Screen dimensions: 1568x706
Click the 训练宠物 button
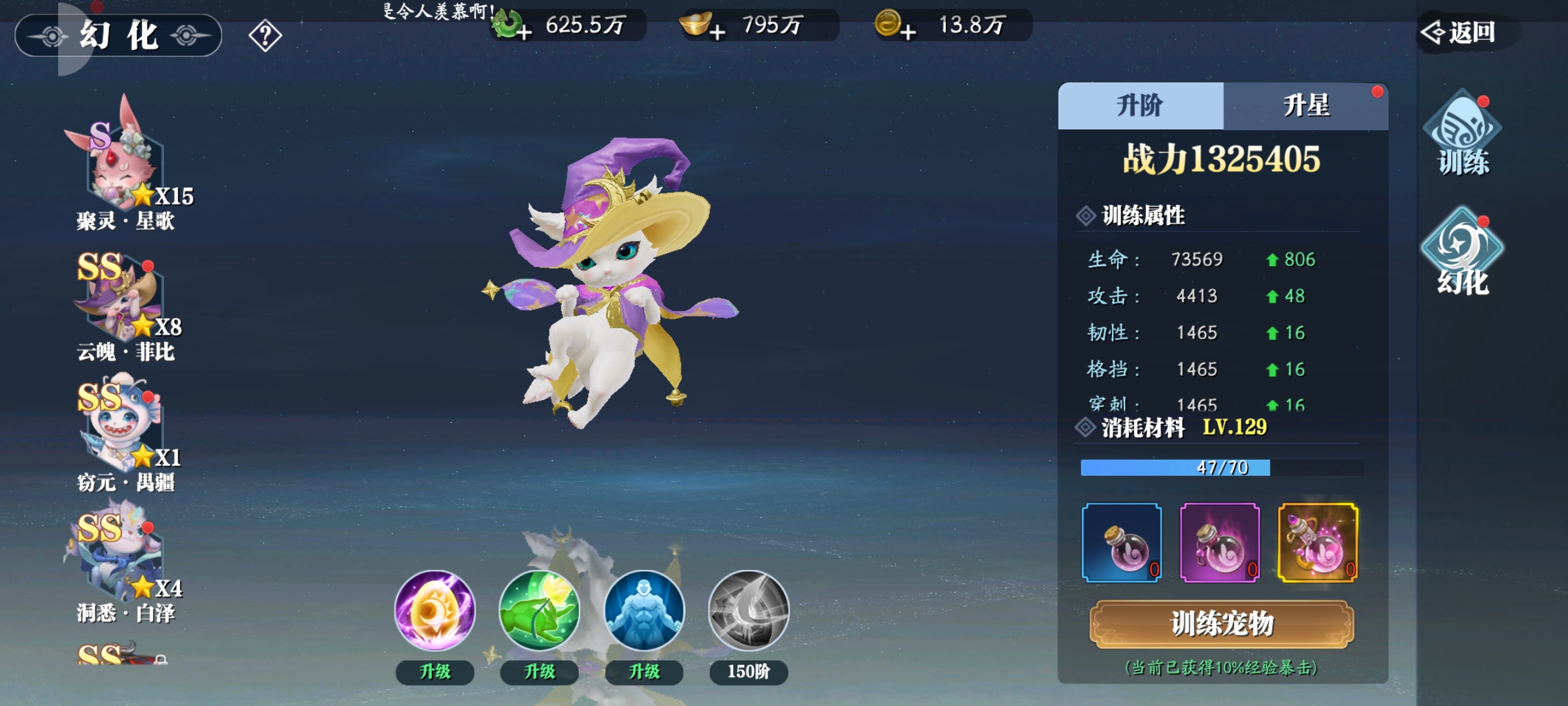tap(1221, 624)
